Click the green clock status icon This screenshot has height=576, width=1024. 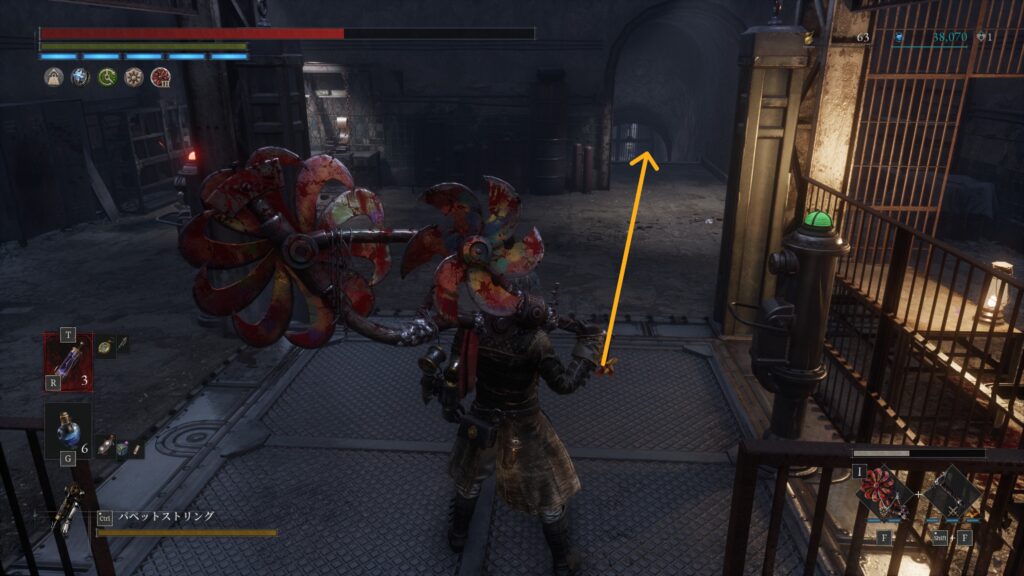coord(107,77)
